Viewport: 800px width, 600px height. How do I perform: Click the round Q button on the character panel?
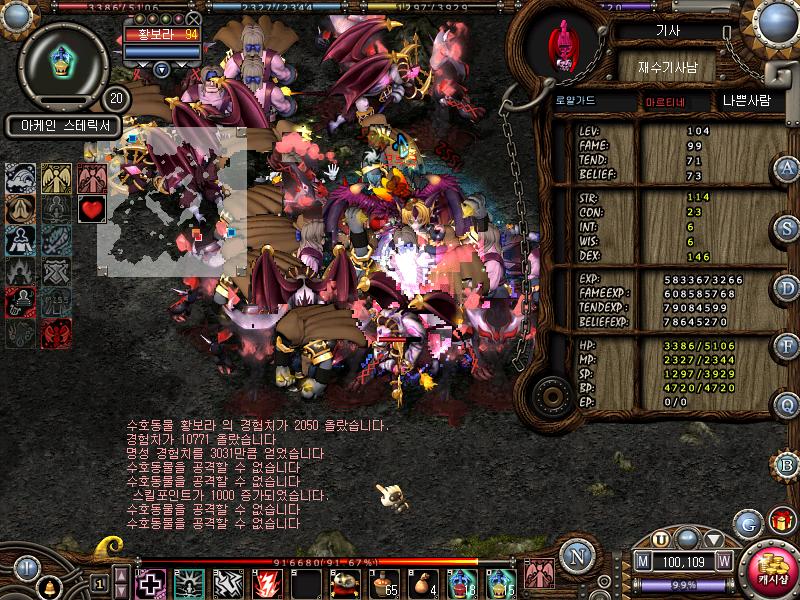pyautogui.click(x=786, y=404)
